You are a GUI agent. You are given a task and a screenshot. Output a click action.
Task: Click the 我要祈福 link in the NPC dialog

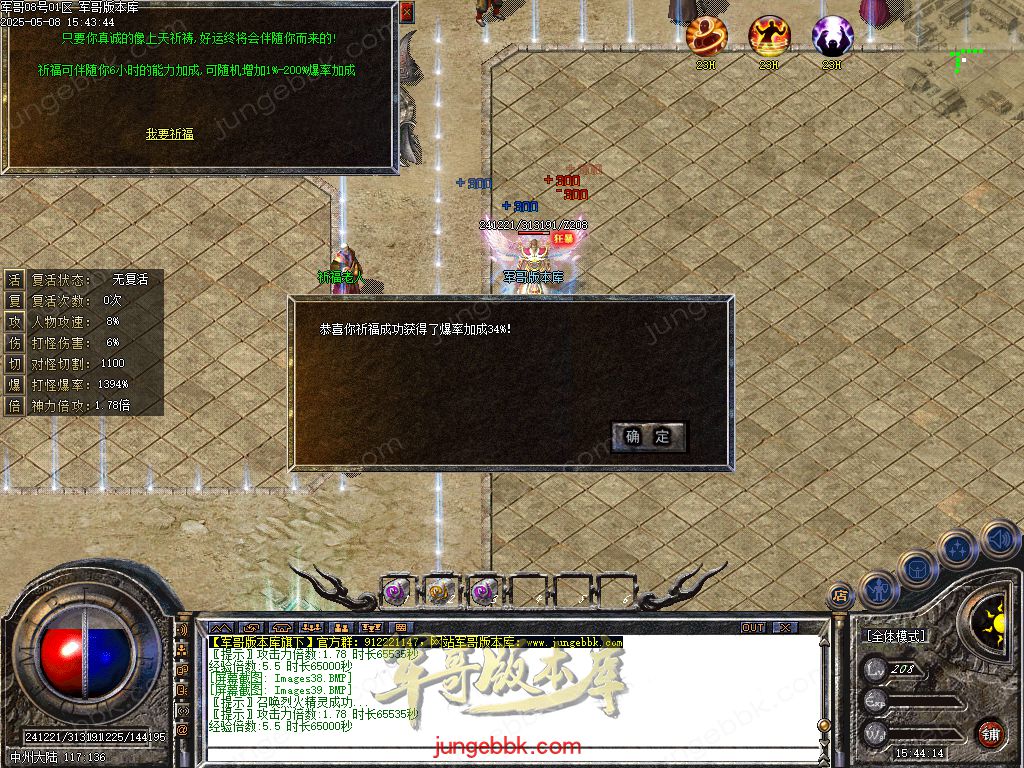[170, 134]
